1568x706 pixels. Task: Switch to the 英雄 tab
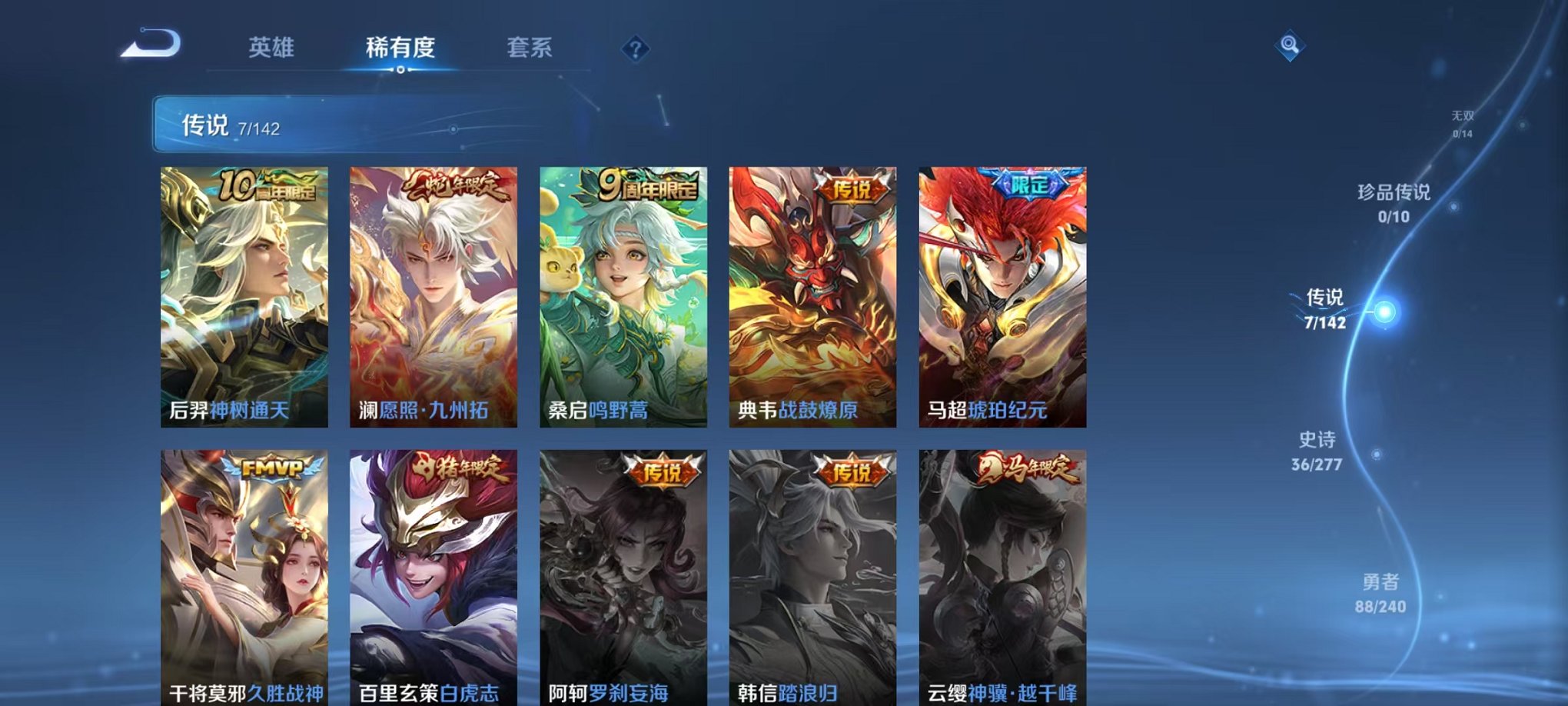273,48
